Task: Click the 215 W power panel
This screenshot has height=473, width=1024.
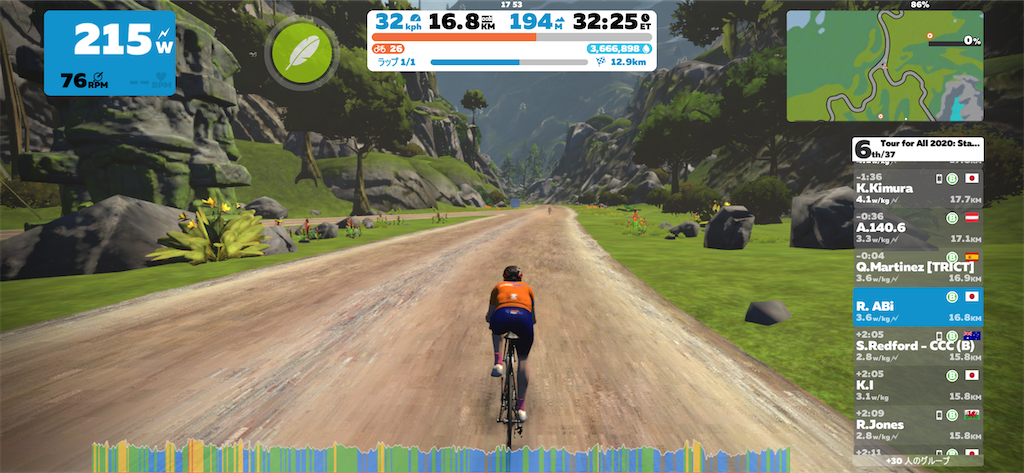Action: point(109,52)
